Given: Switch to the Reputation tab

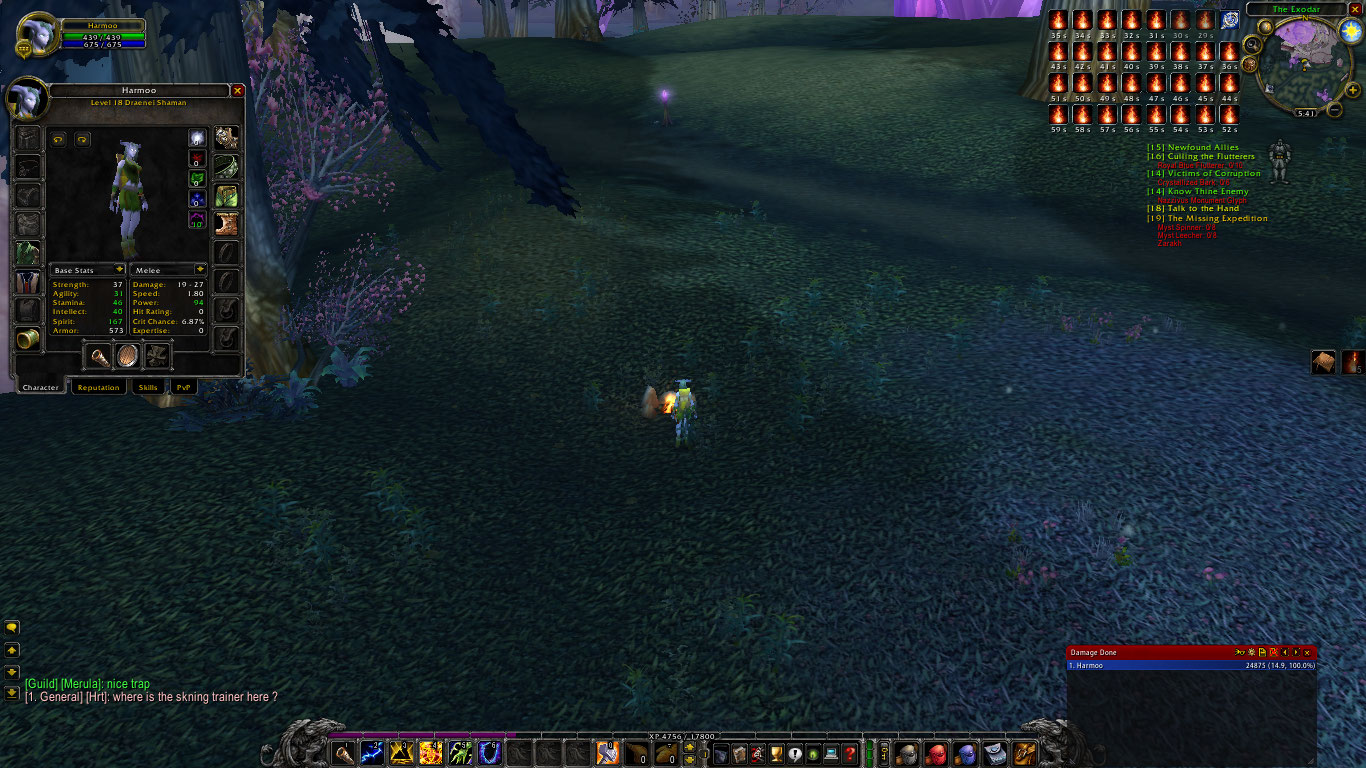Looking at the screenshot, I should pyautogui.click(x=98, y=387).
